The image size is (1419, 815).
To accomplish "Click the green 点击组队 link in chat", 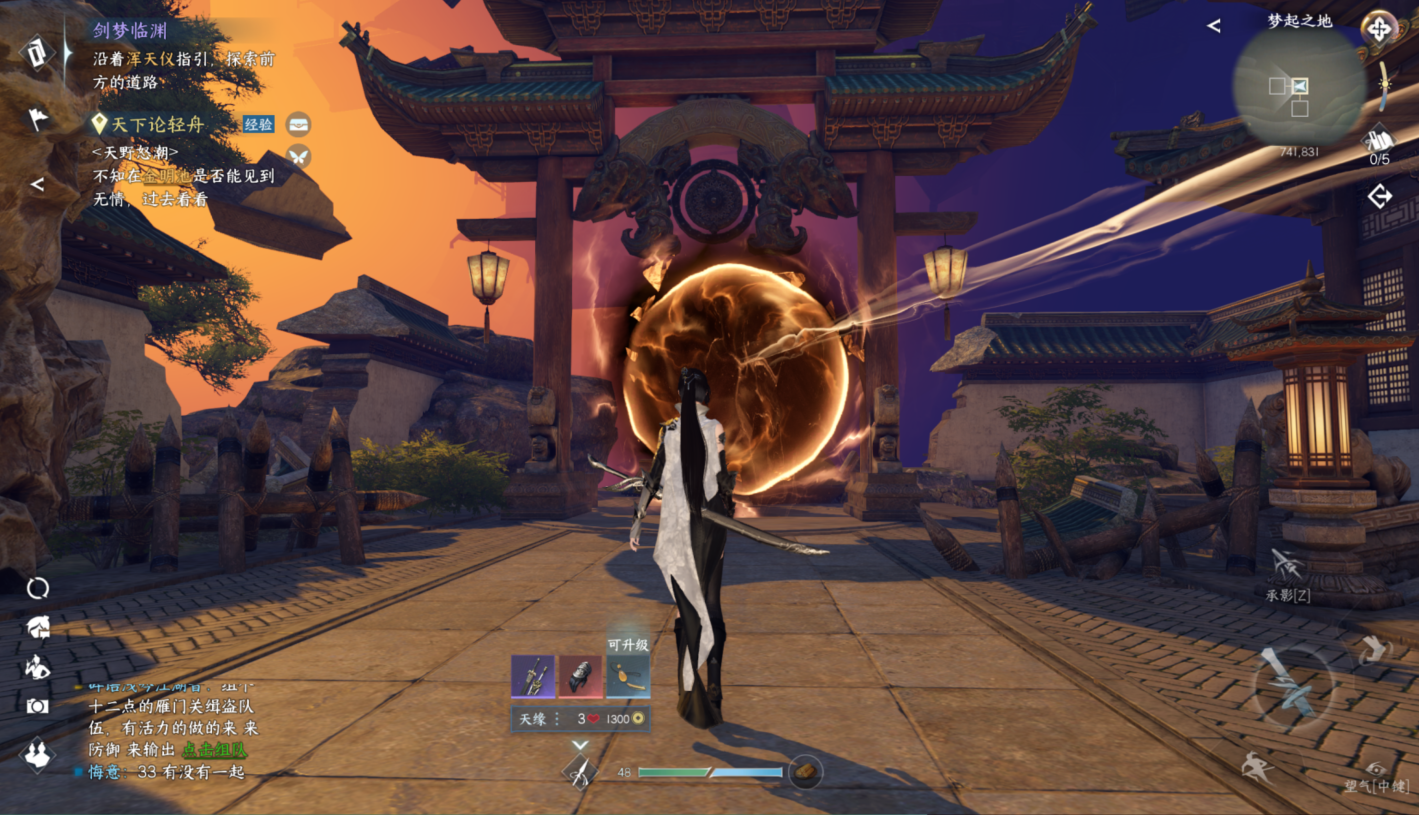I will tap(214, 750).
